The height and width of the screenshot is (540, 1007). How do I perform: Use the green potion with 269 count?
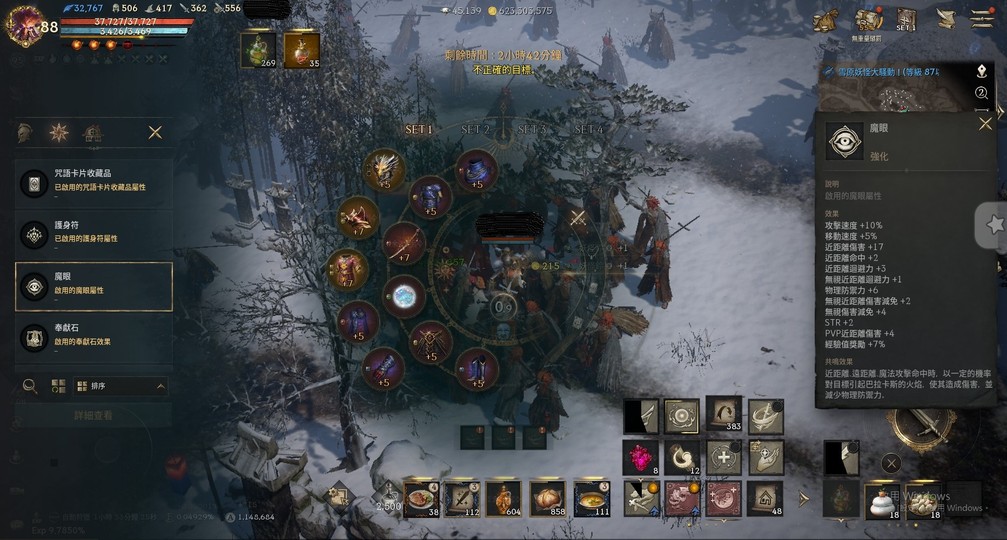[x=258, y=49]
